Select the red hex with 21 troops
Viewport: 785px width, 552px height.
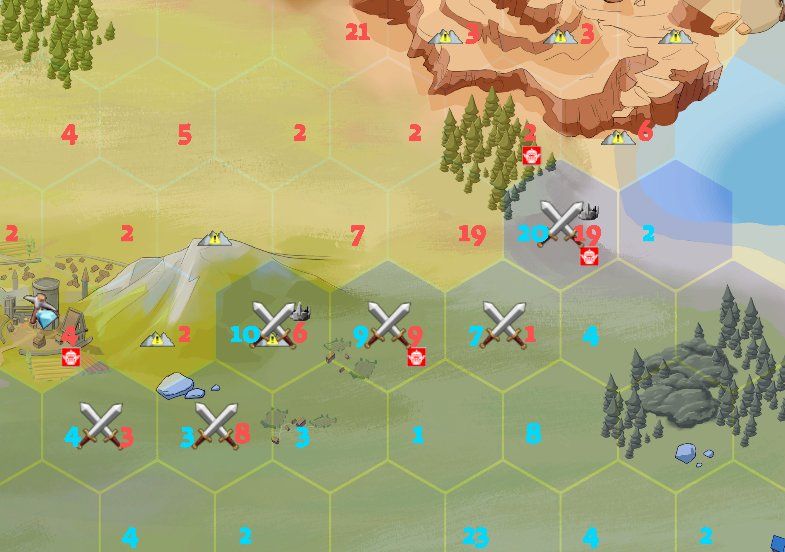click(357, 32)
